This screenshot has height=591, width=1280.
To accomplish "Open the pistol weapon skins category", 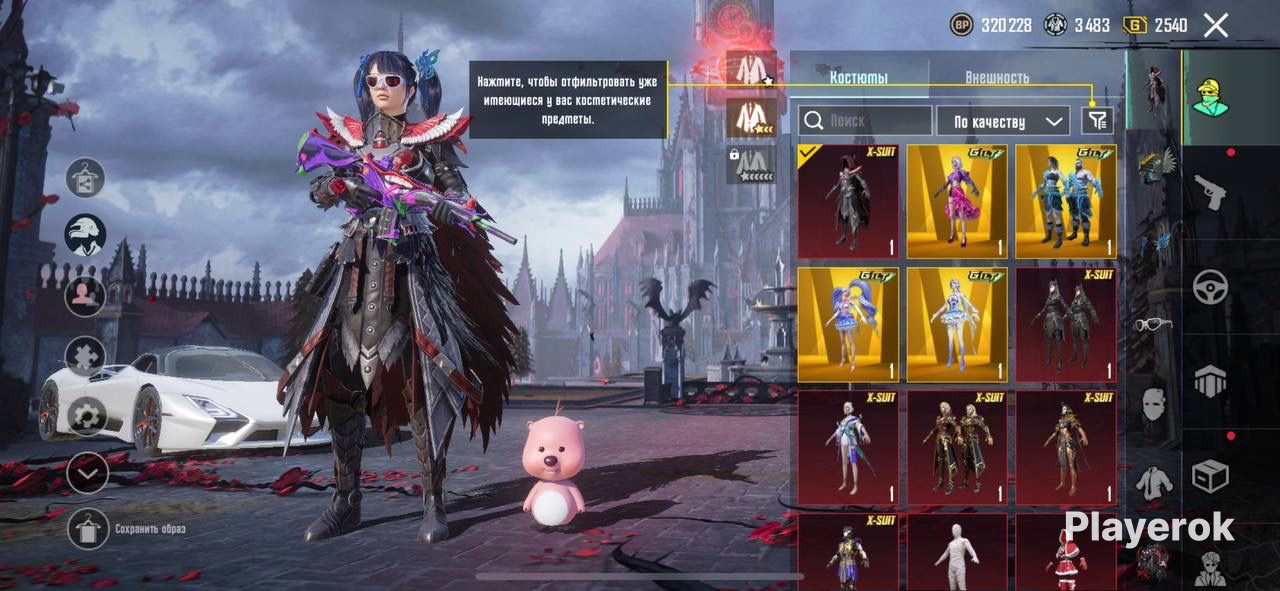I will 1210,191.
